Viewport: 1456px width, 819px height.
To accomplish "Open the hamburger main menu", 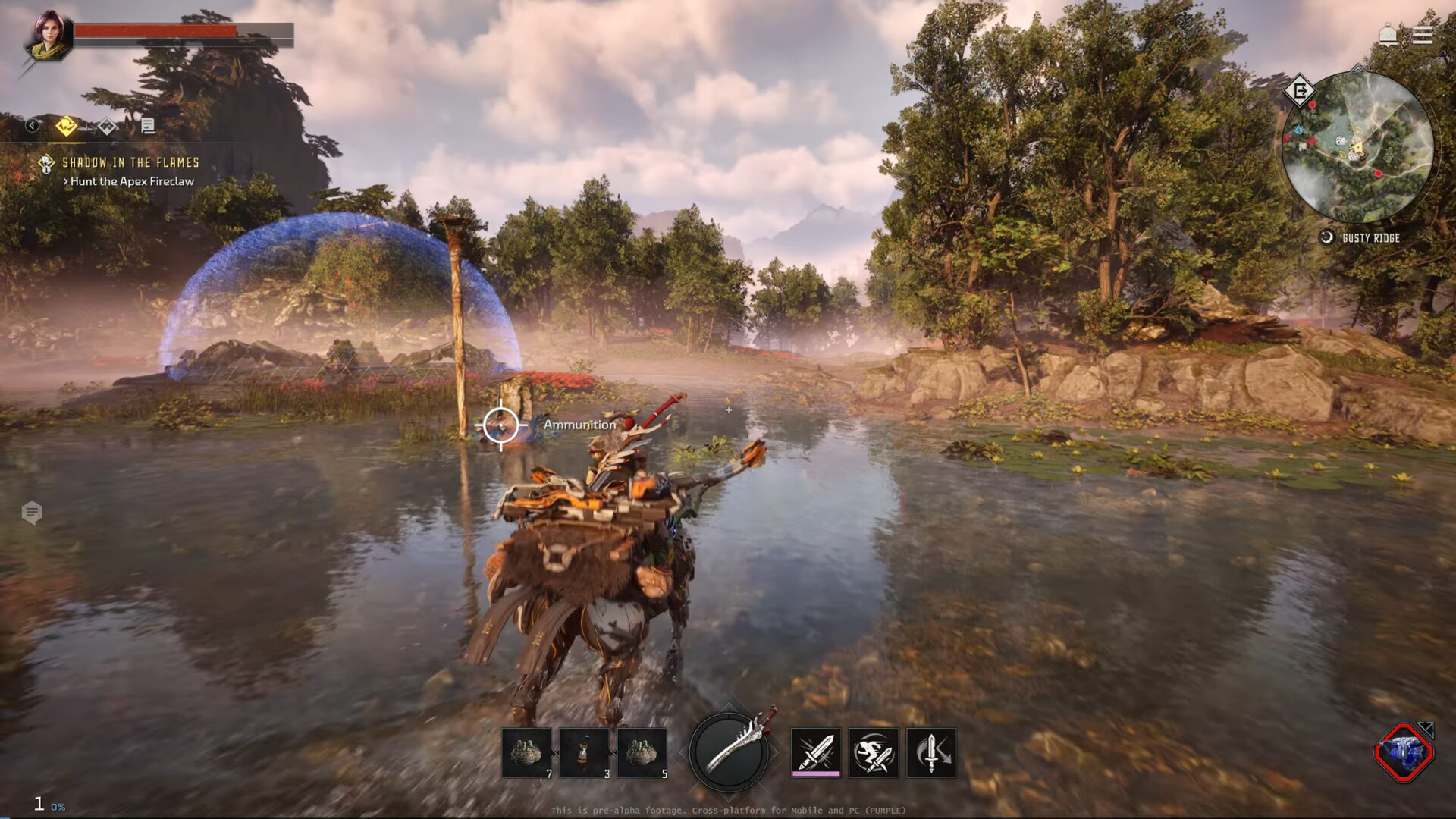I will pos(1422,36).
